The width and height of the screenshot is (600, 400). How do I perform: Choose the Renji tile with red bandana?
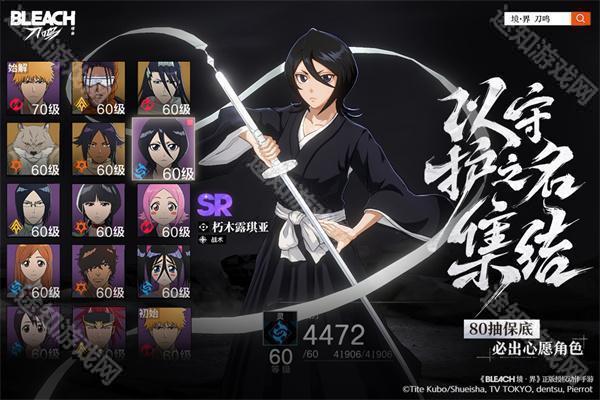[98, 332]
